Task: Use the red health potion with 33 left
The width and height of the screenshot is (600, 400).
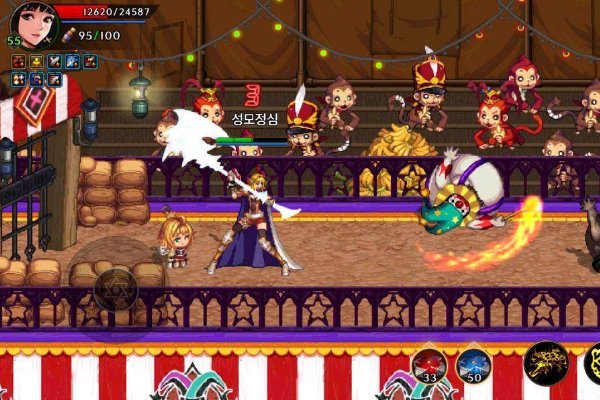Action: click(x=428, y=366)
